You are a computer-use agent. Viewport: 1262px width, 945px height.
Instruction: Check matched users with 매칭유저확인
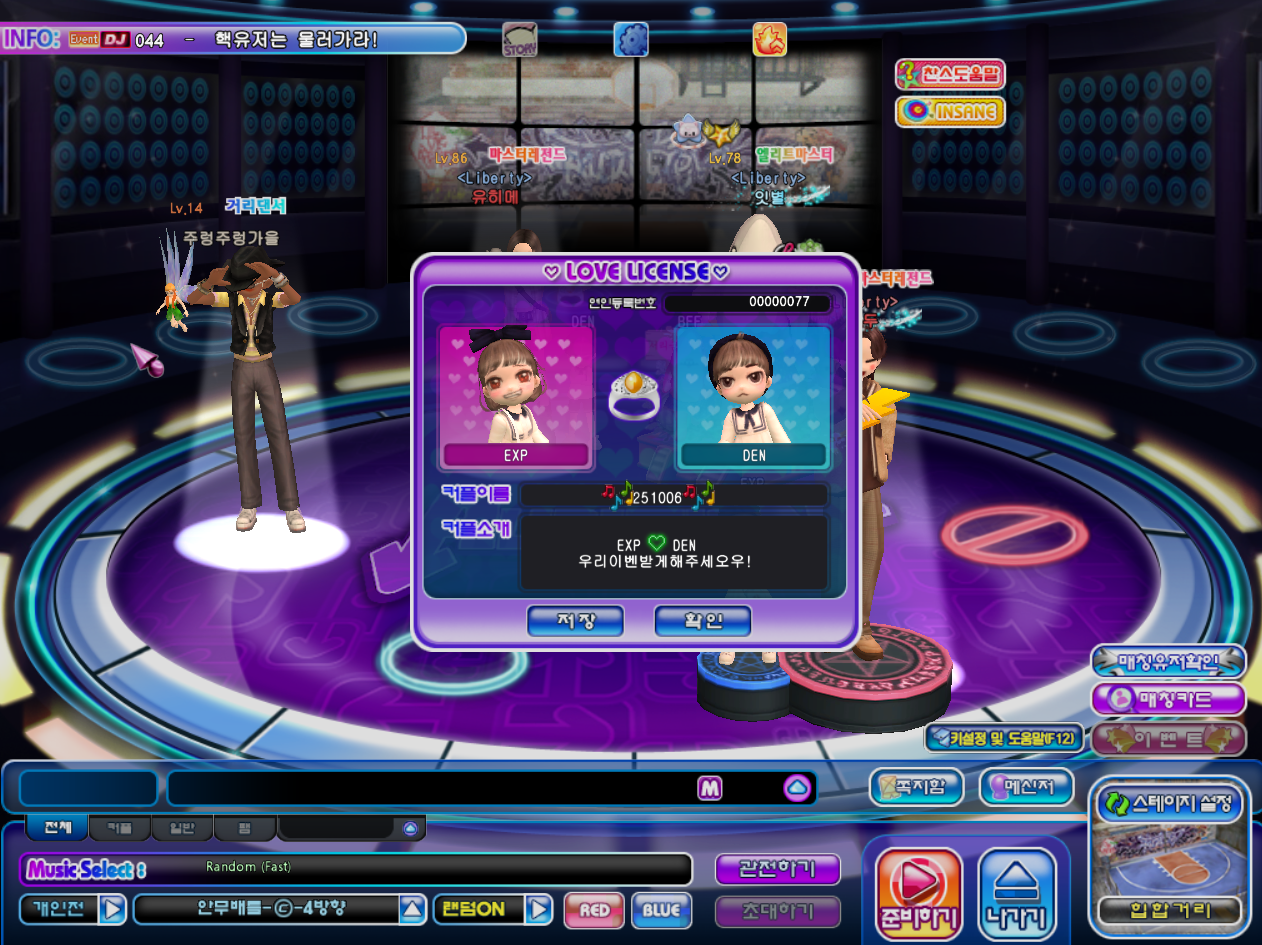1168,661
